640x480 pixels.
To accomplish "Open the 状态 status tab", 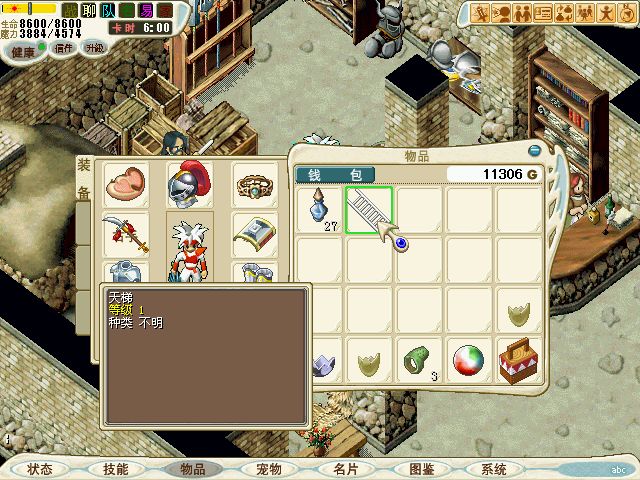I will (x=40, y=468).
